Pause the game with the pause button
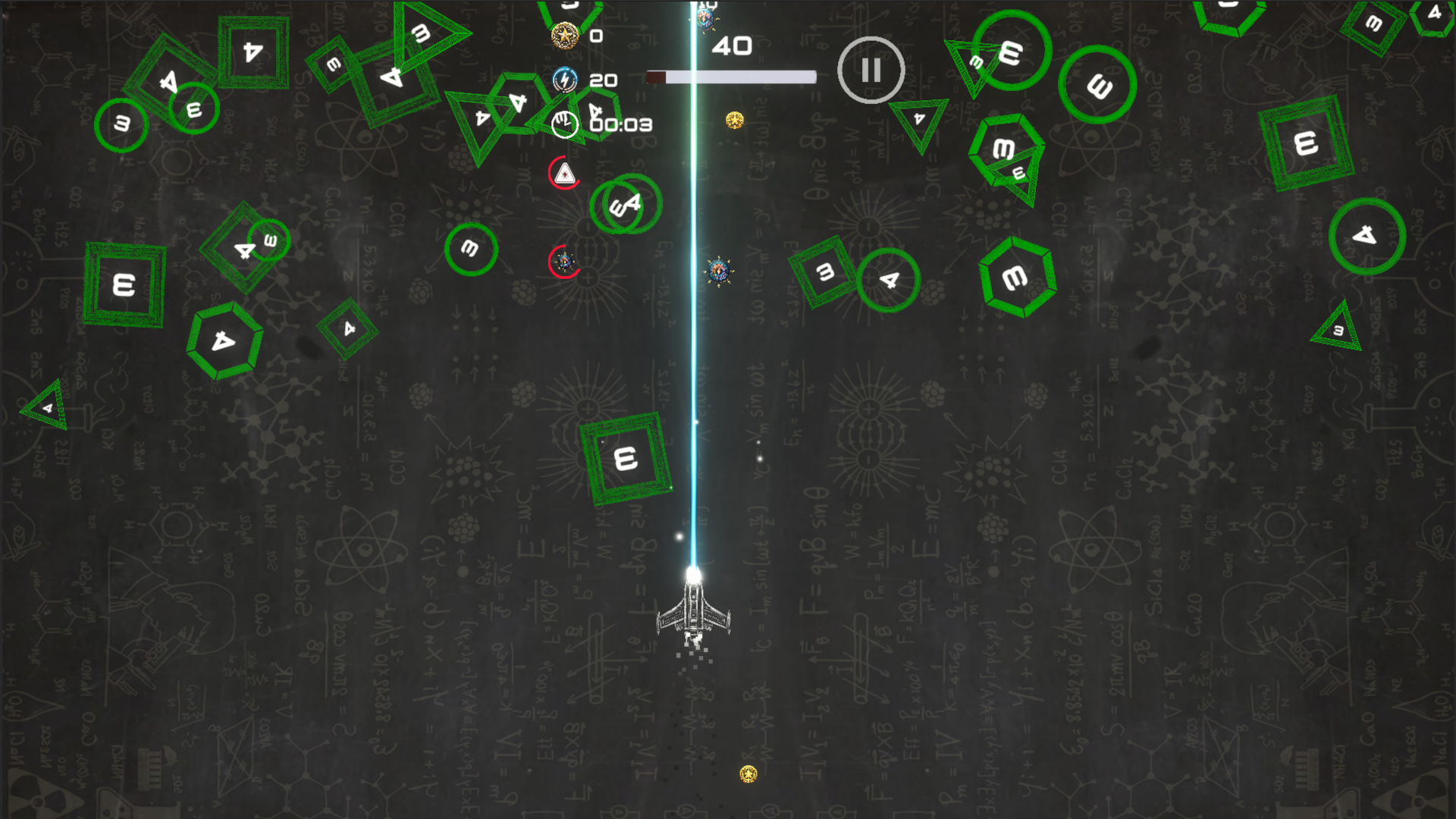 pos(870,69)
